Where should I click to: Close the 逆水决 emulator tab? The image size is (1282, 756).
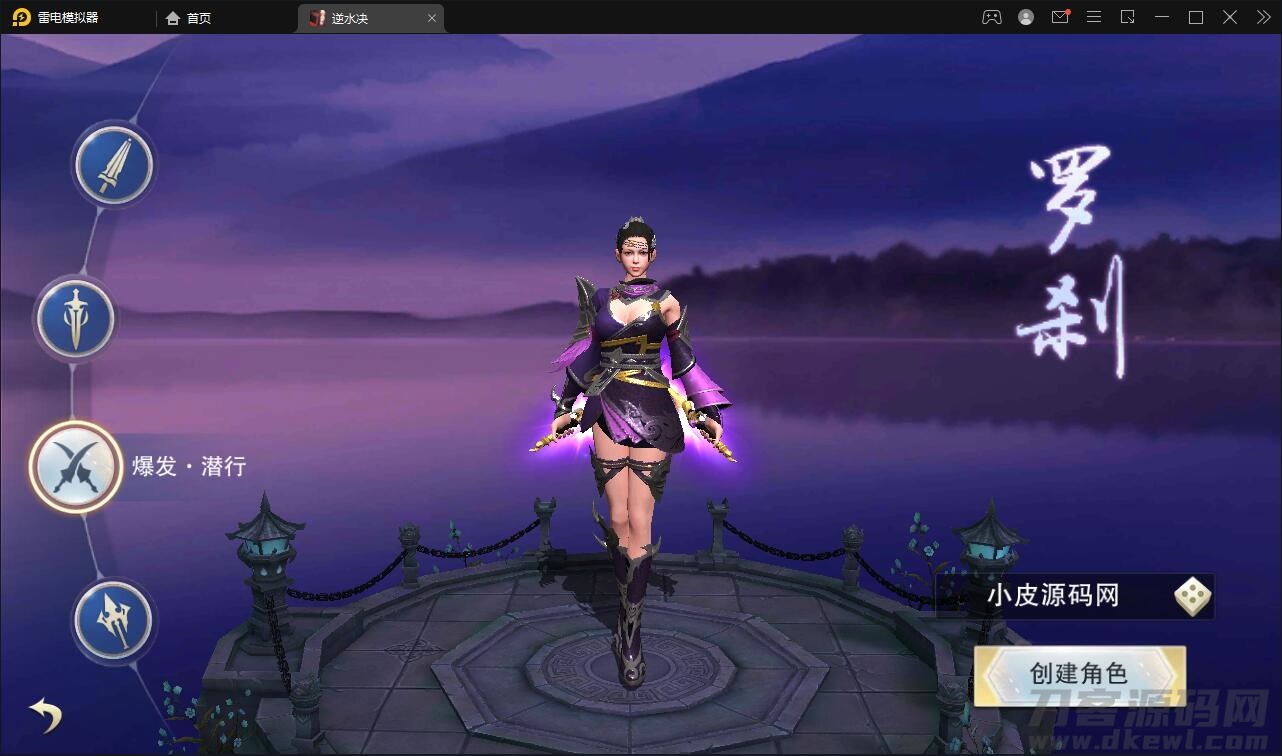point(432,18)
